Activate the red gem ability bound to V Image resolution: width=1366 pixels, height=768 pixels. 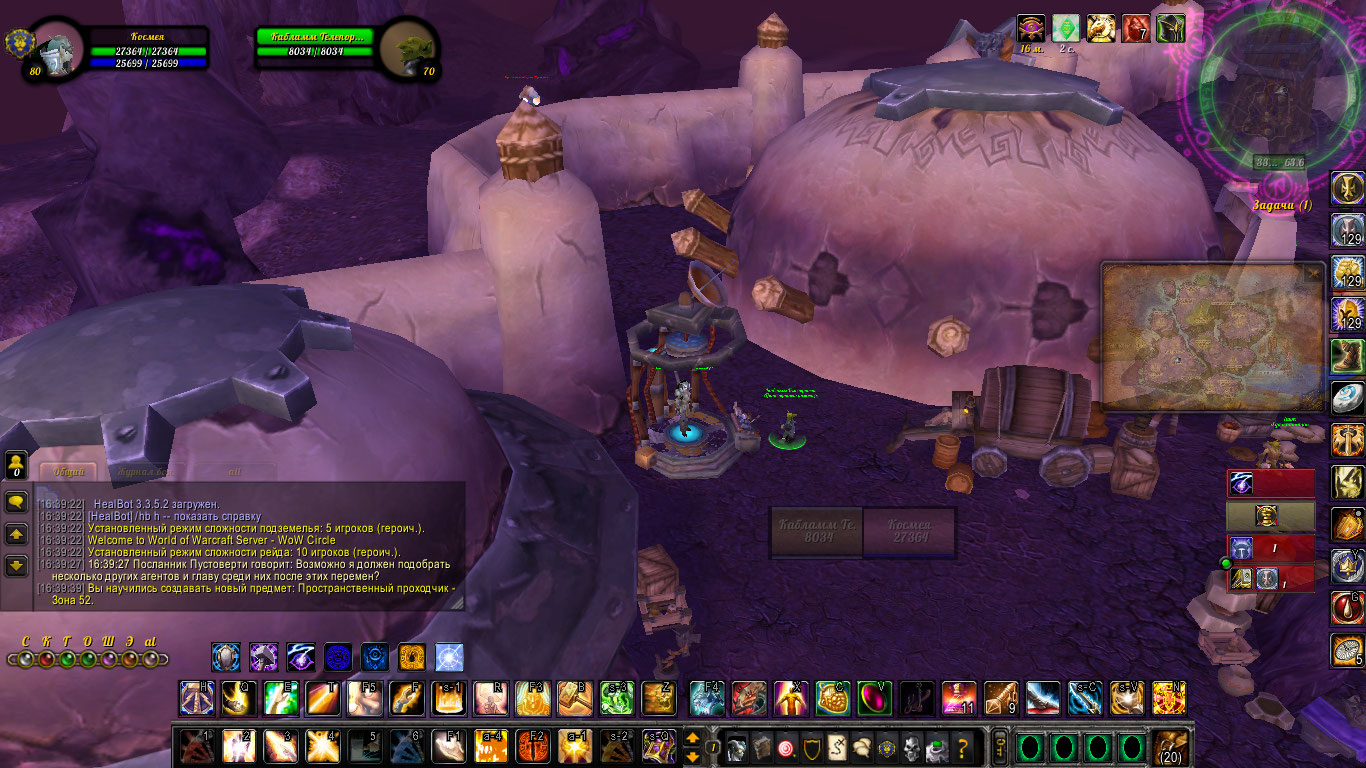point(874,698)
